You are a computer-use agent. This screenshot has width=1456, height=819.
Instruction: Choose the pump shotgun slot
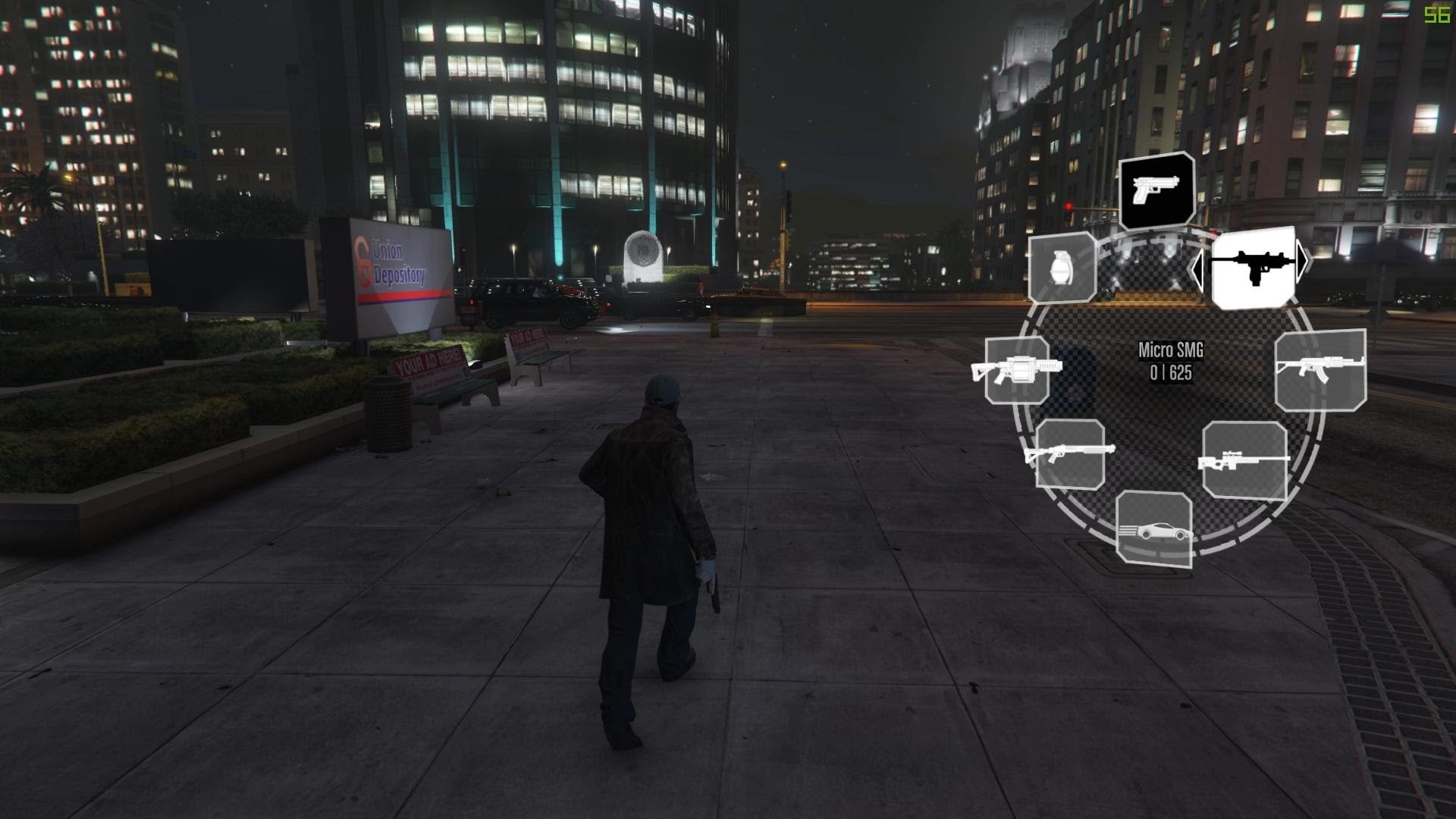(1070, 453)
